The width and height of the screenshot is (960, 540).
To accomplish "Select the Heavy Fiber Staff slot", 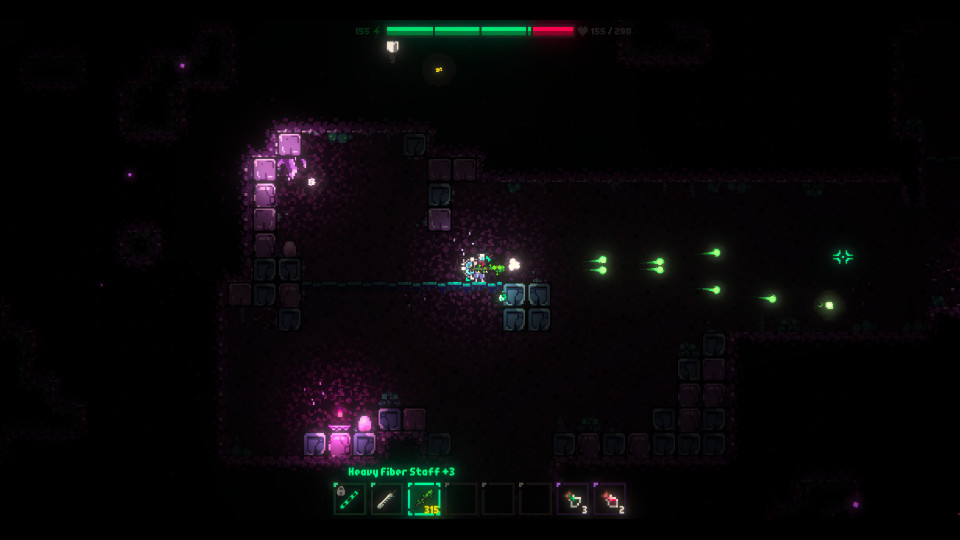I will (424, 498).
